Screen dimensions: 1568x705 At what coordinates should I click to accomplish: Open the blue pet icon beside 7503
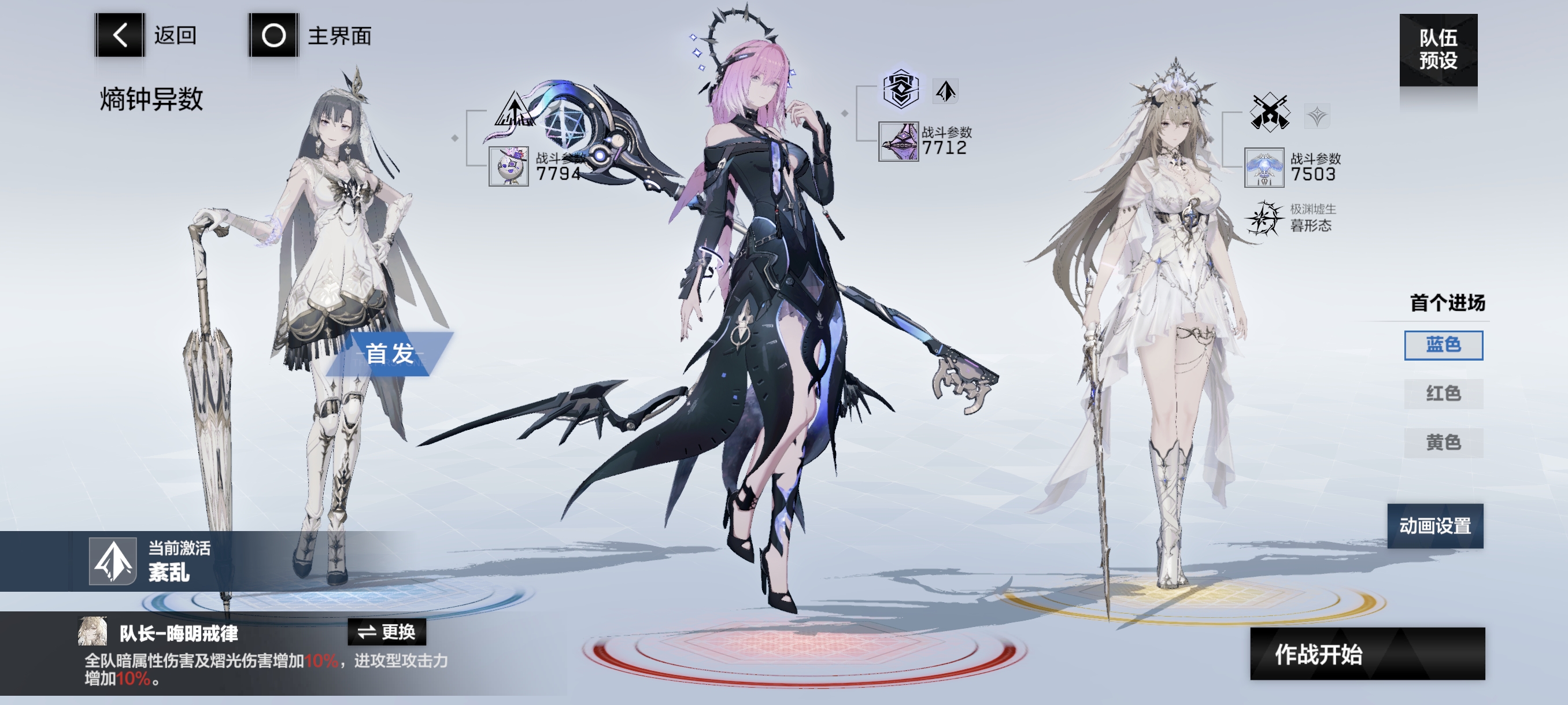coord(1264,167)
